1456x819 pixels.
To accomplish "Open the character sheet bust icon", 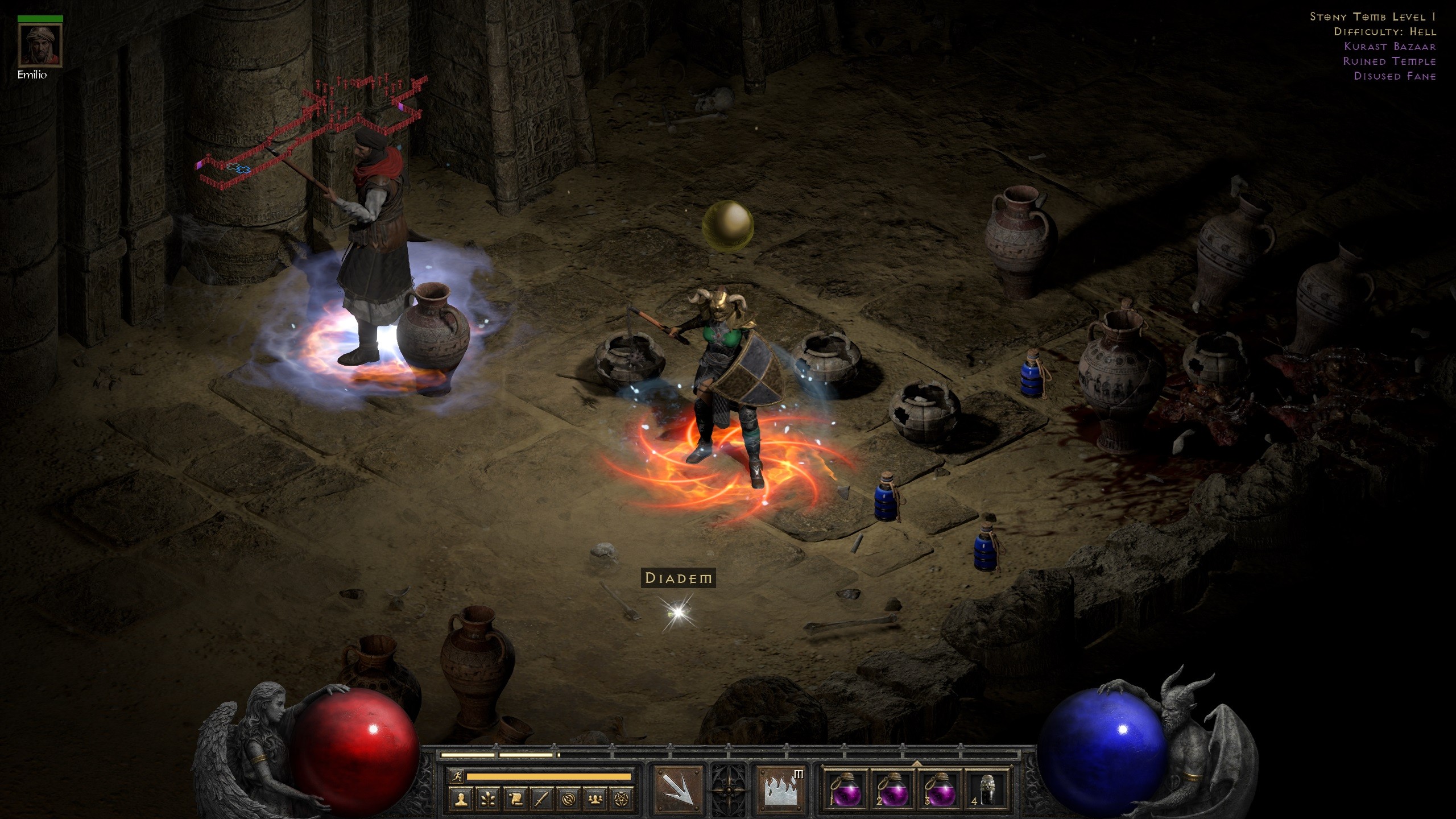I will pyautogui.click(x=461, y=800).
